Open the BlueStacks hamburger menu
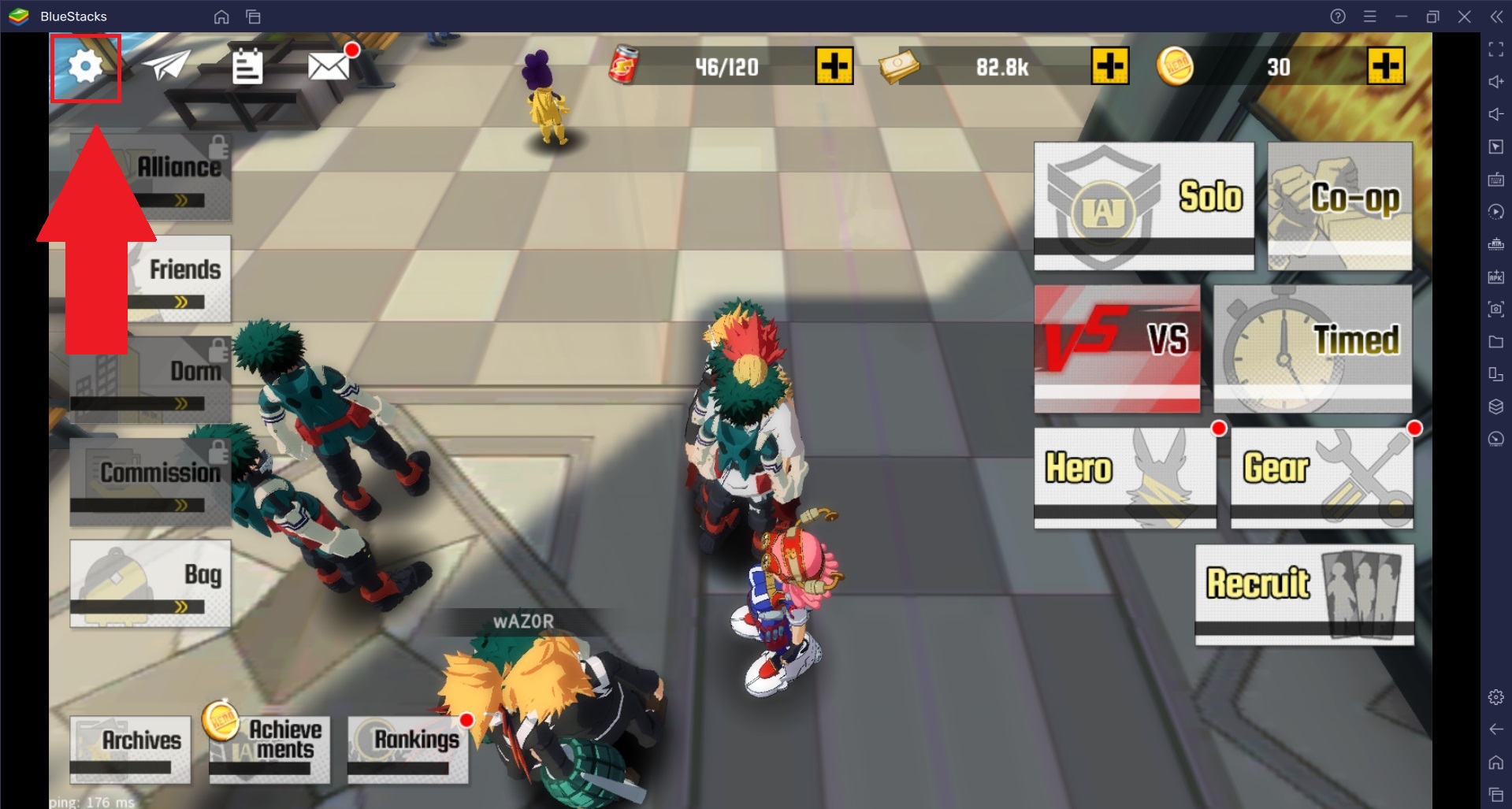Viewport: 1512px width, 809px height. 1370,16
